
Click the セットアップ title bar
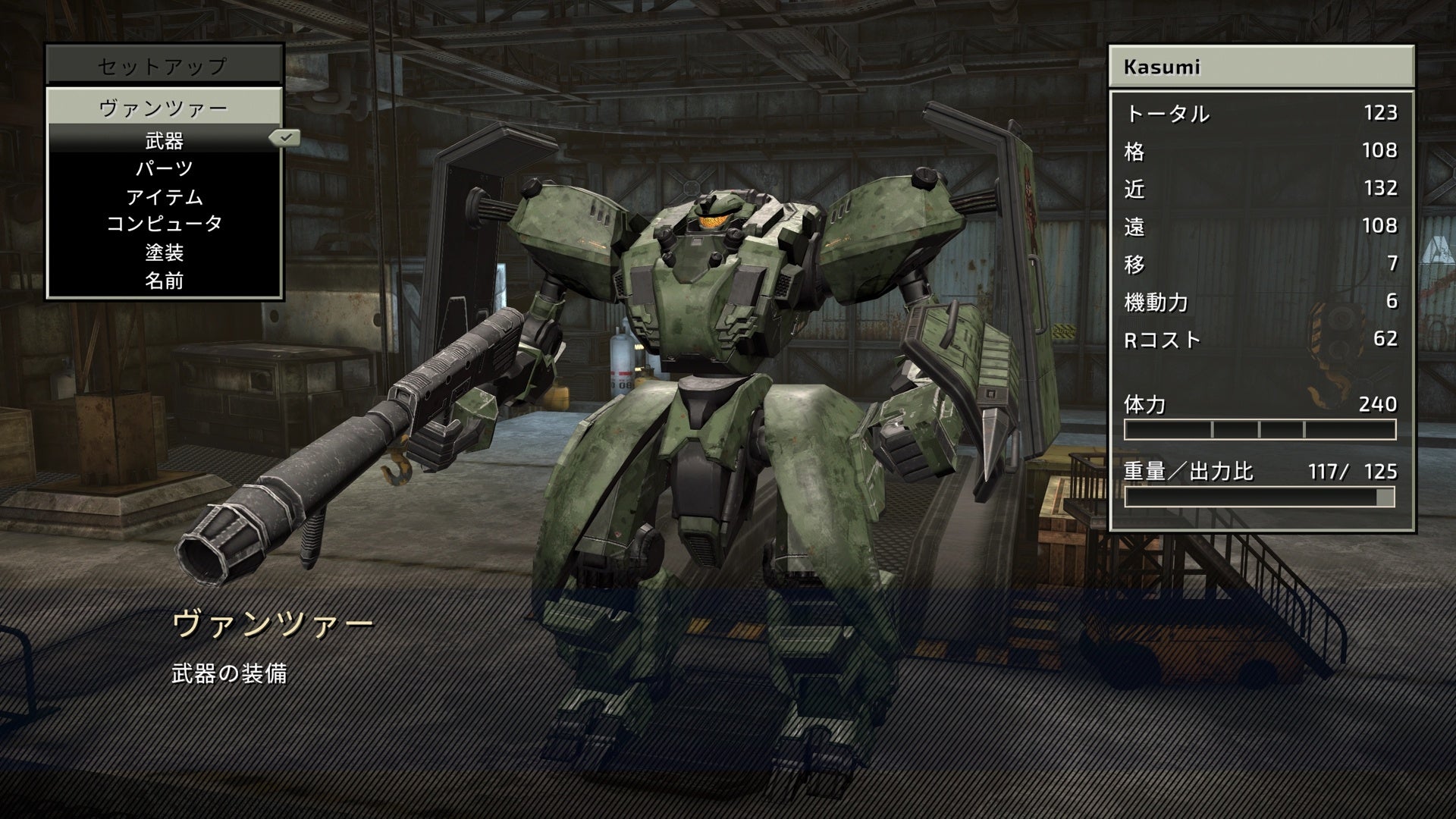point(165,66)
